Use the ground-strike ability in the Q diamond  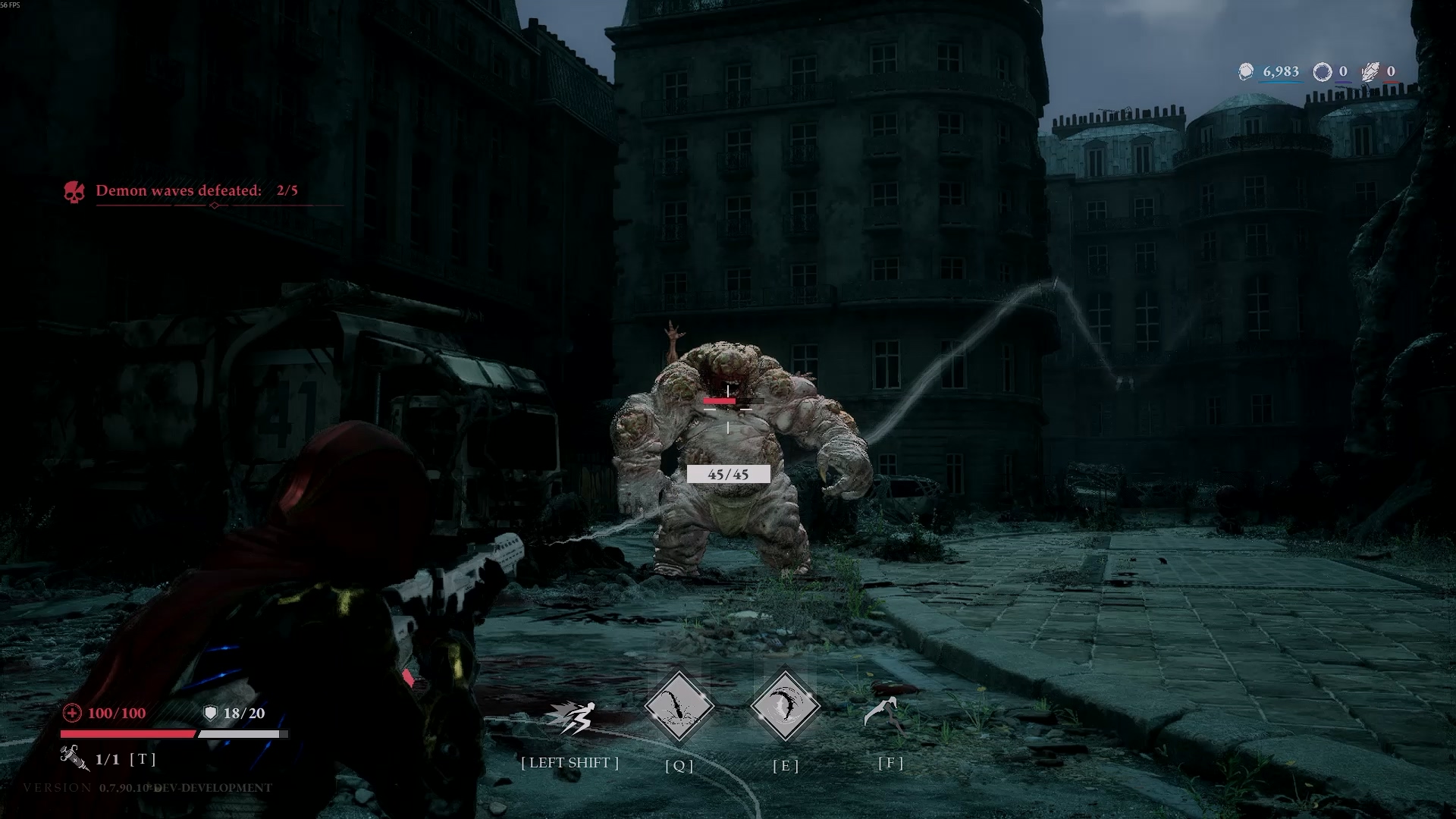tap(679, 707)
